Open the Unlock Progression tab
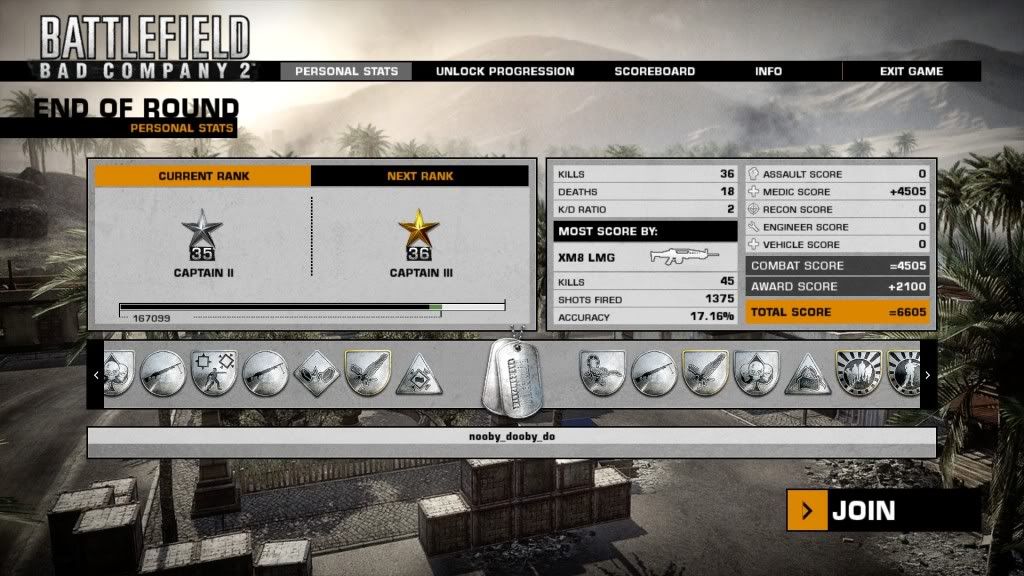The image size is (1024, 576). 505,71
